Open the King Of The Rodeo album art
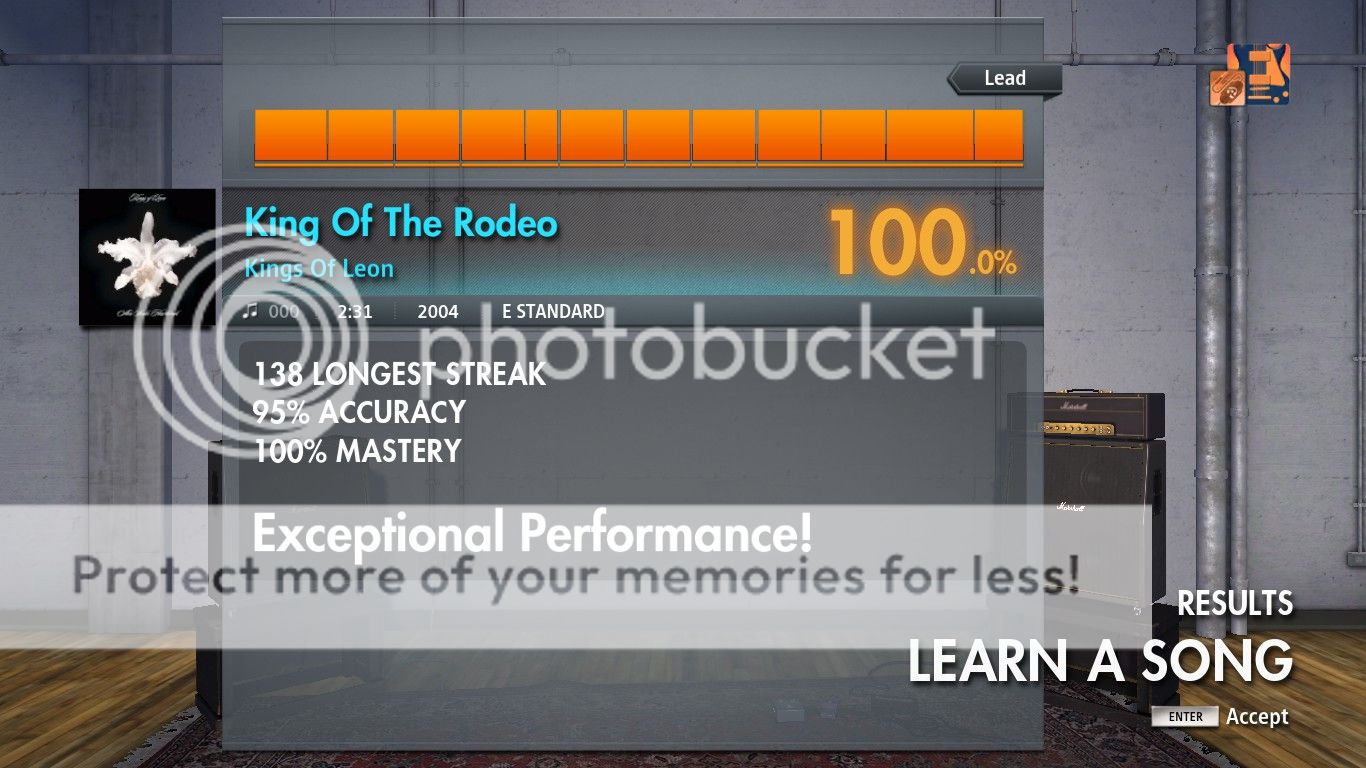1366x768 pixels. pyautogui.click(x=147, y=257)
